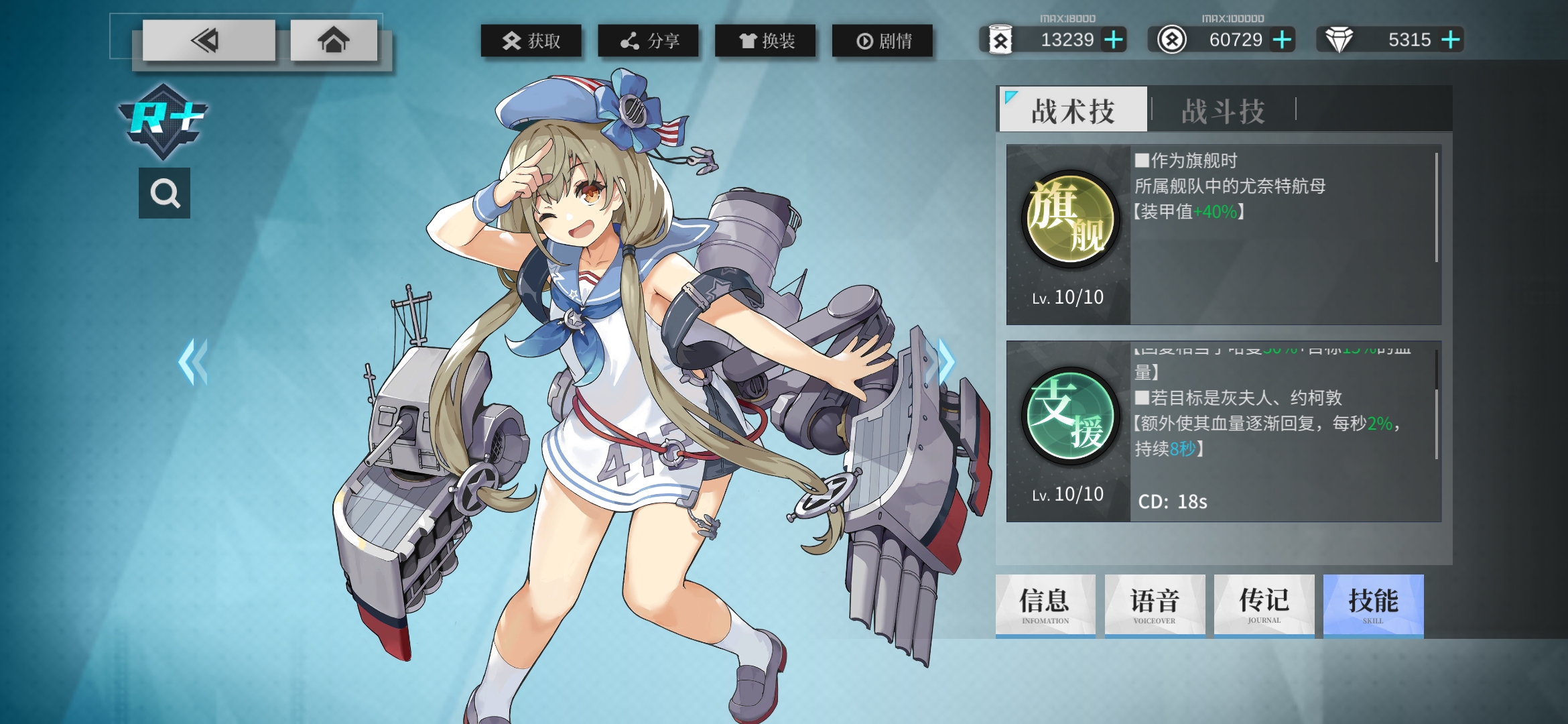Image resolution: width=1568 pixels, height=724 pixels.
Task: Tap the 分享 share button
Action: click(648, 41)
